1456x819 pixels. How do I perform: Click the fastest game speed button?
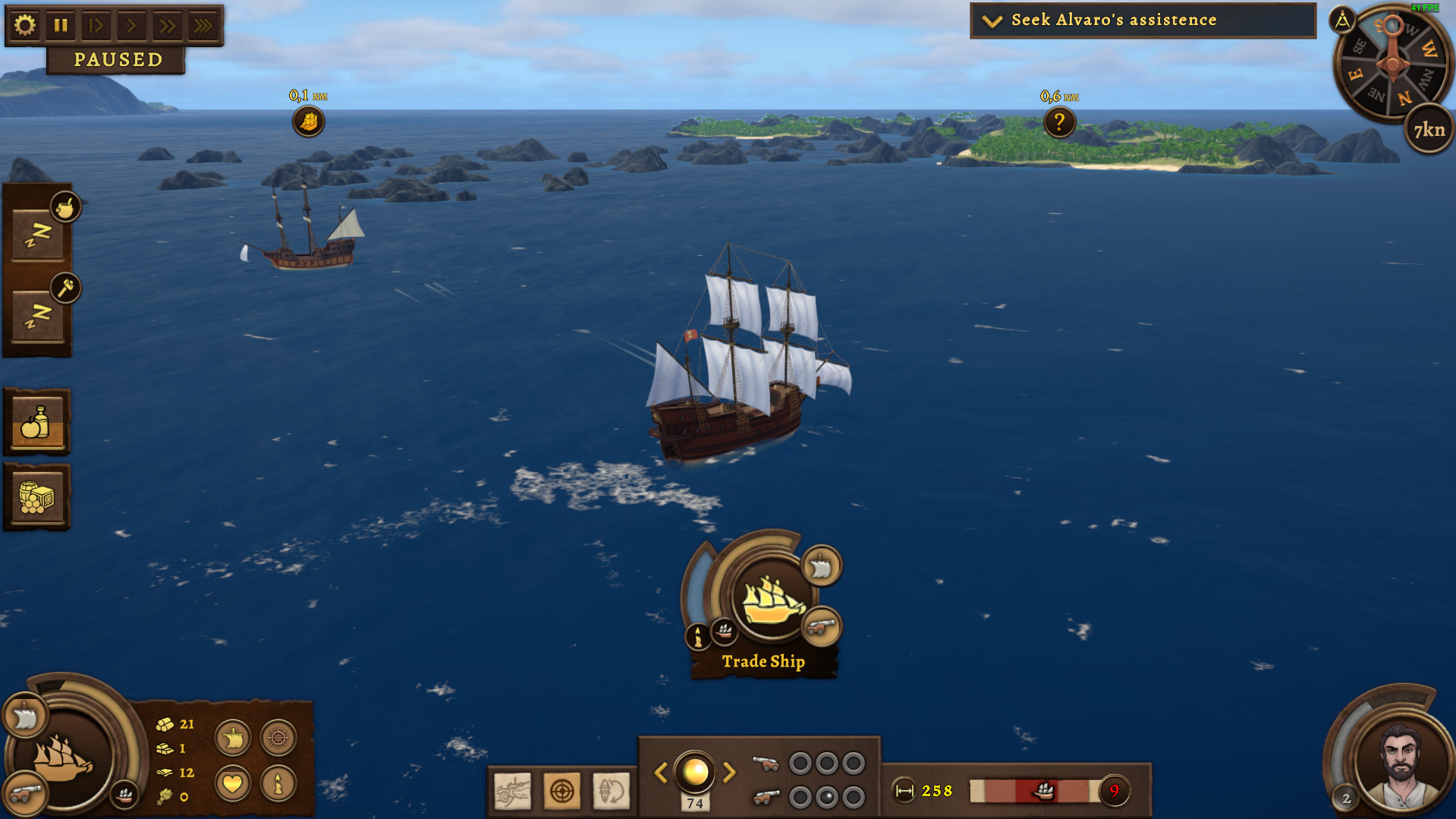pyautogui.click(x=202, y=25)
